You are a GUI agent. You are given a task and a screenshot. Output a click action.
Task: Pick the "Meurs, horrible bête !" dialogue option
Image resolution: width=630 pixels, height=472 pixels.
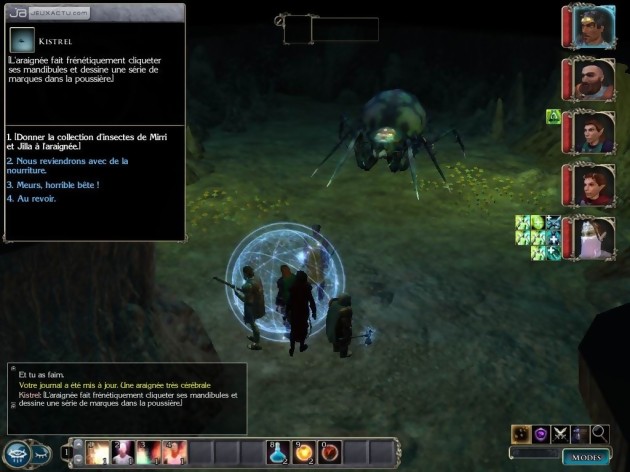pyautogui.click(x=58, y=185)
